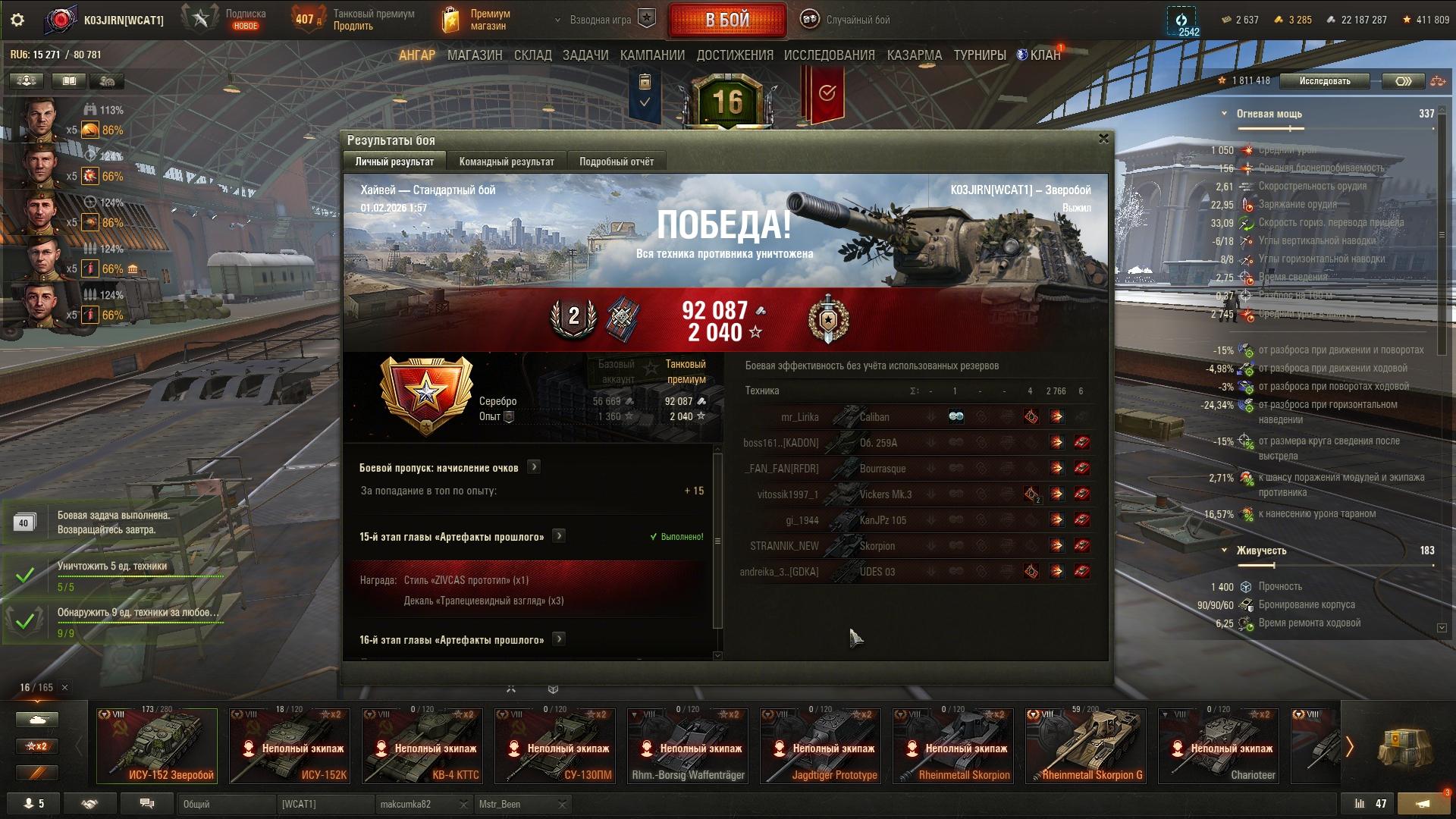This screenshot has height=819, width=1456.
Task: Open battle type dropdown Случайный бой
Action: pos(857,20)
